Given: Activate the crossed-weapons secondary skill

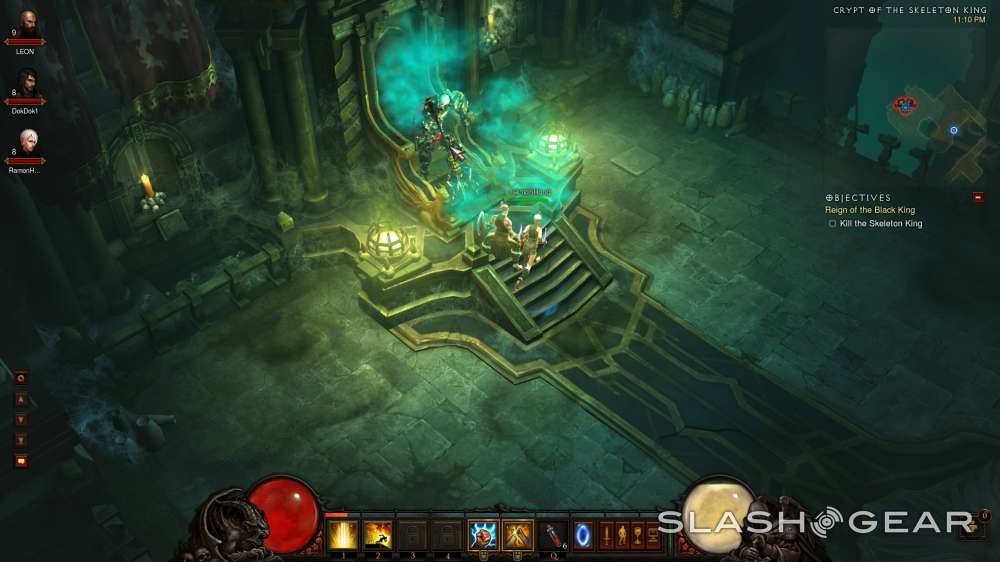Looking at the screenshot, I should [517, 535].
